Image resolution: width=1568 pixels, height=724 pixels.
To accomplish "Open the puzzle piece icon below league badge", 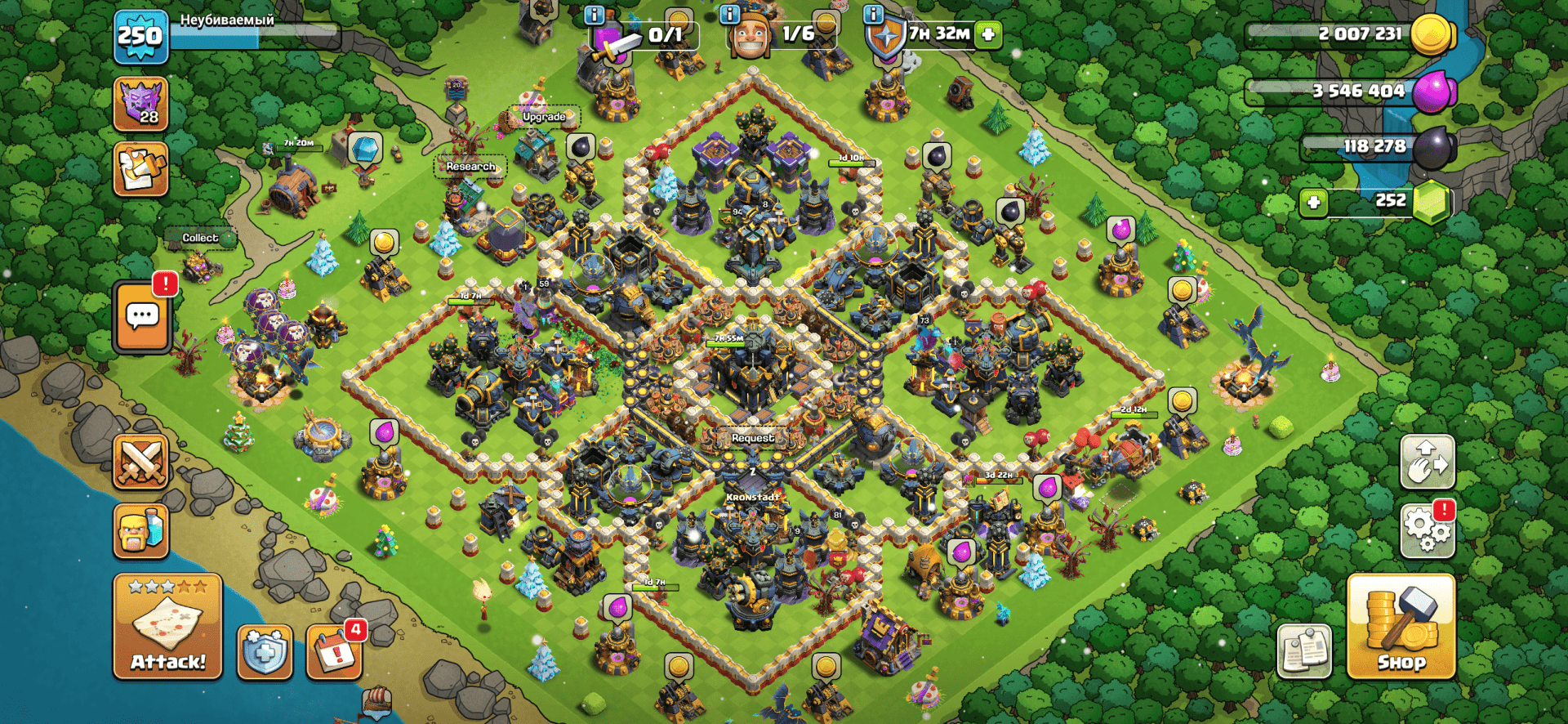I will [x=140, y=169].
